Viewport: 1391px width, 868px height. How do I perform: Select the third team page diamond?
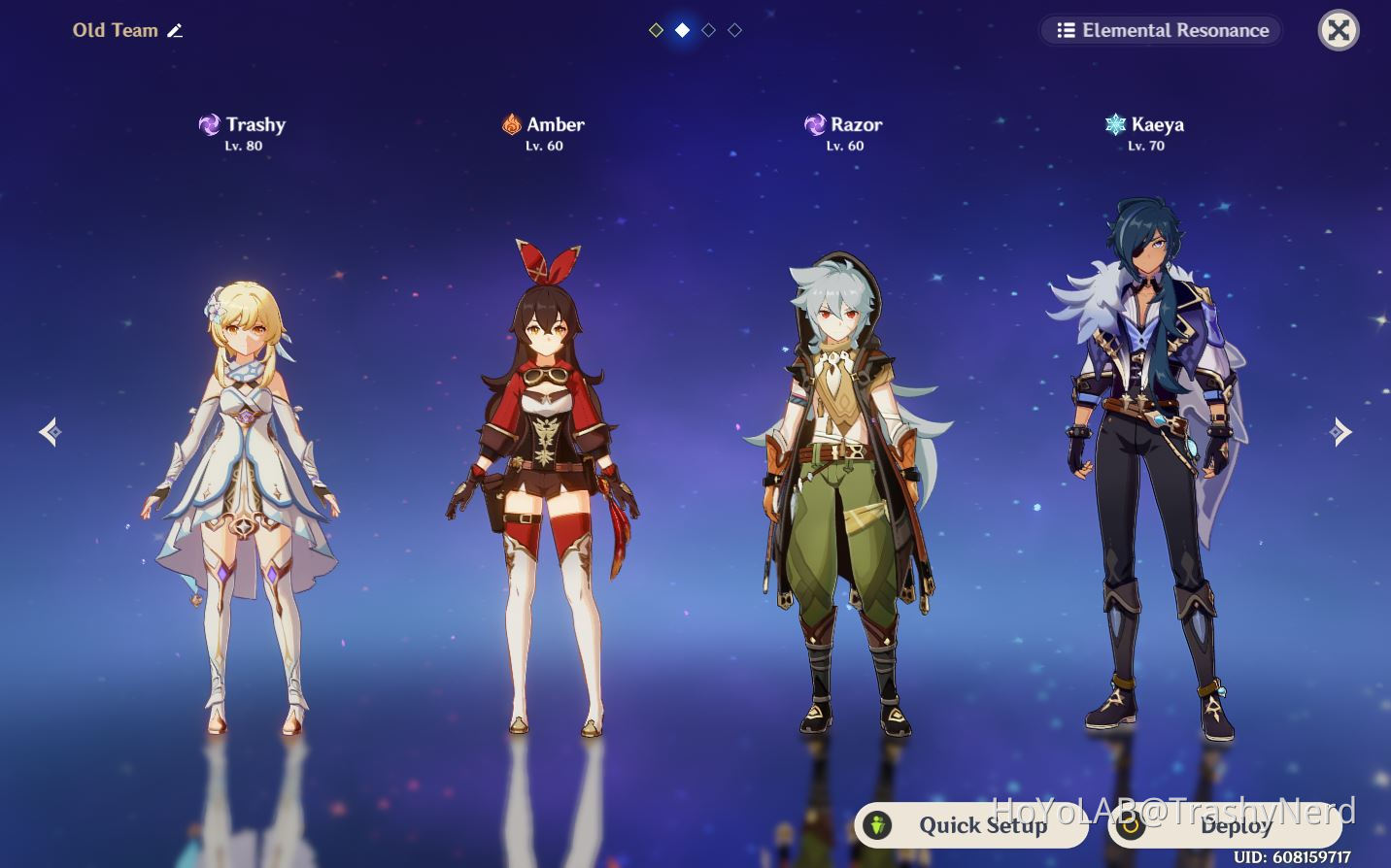[708, 30]
